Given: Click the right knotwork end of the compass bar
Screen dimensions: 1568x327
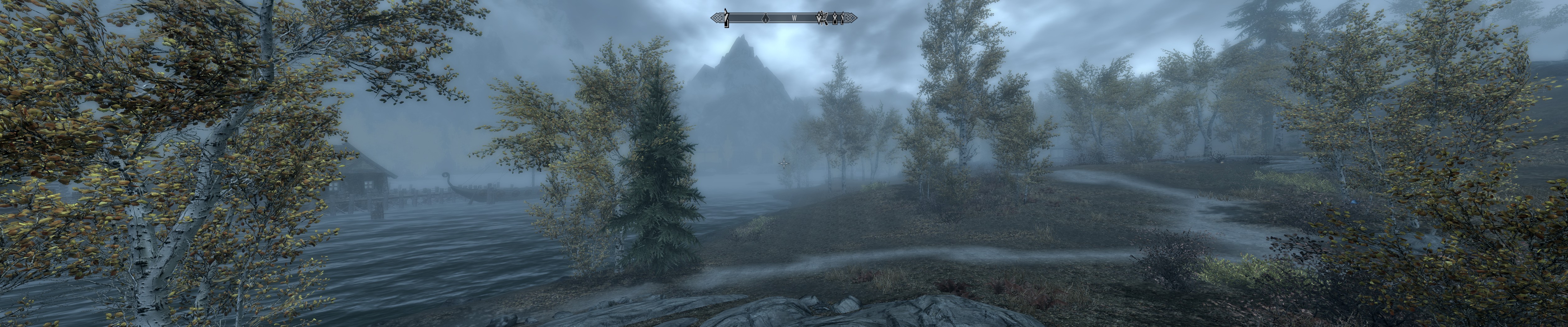Looking at the screenshot, I should [x=851, y=18].
